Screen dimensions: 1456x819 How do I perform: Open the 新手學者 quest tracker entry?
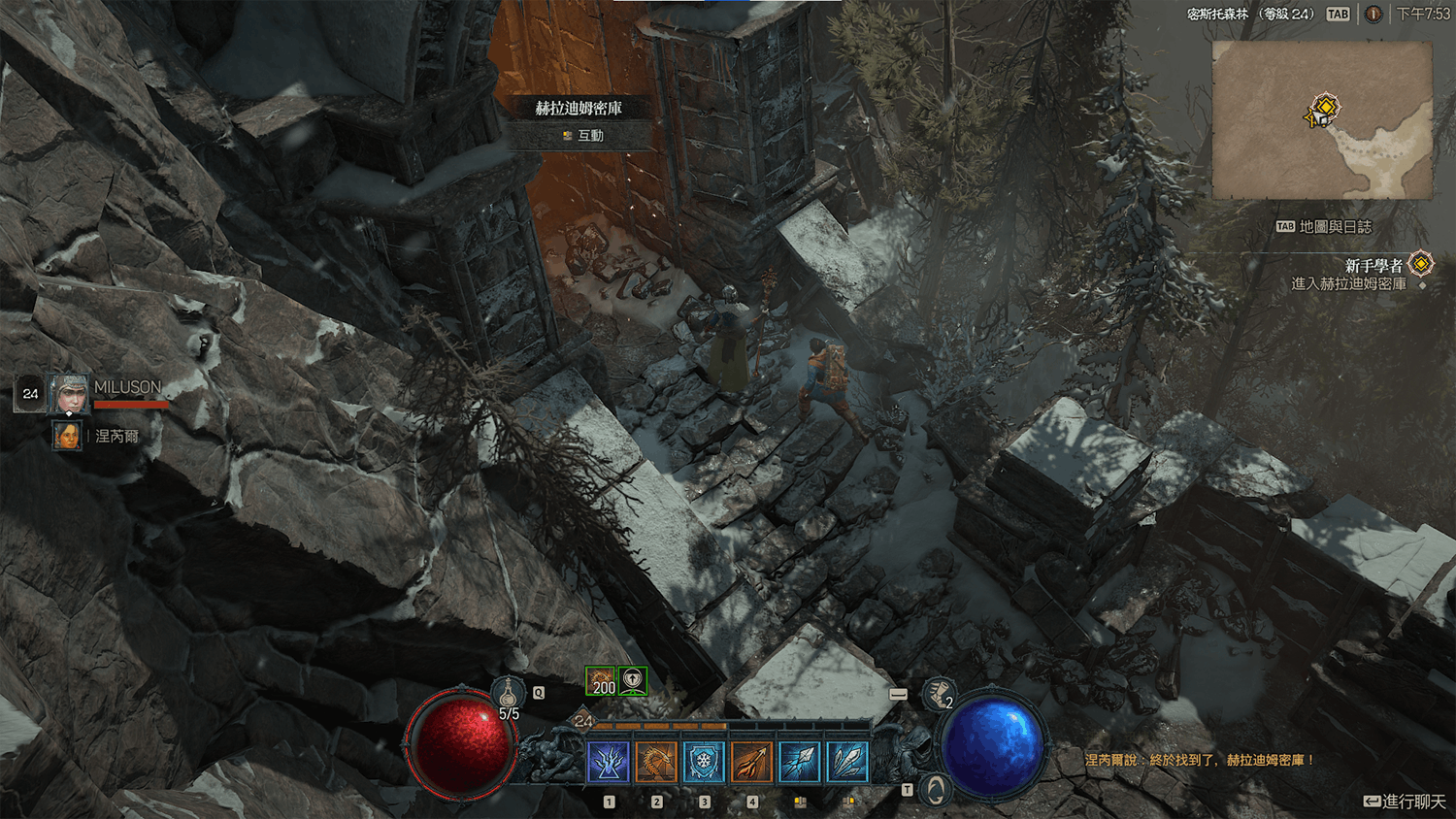[x=1373, y=265]
